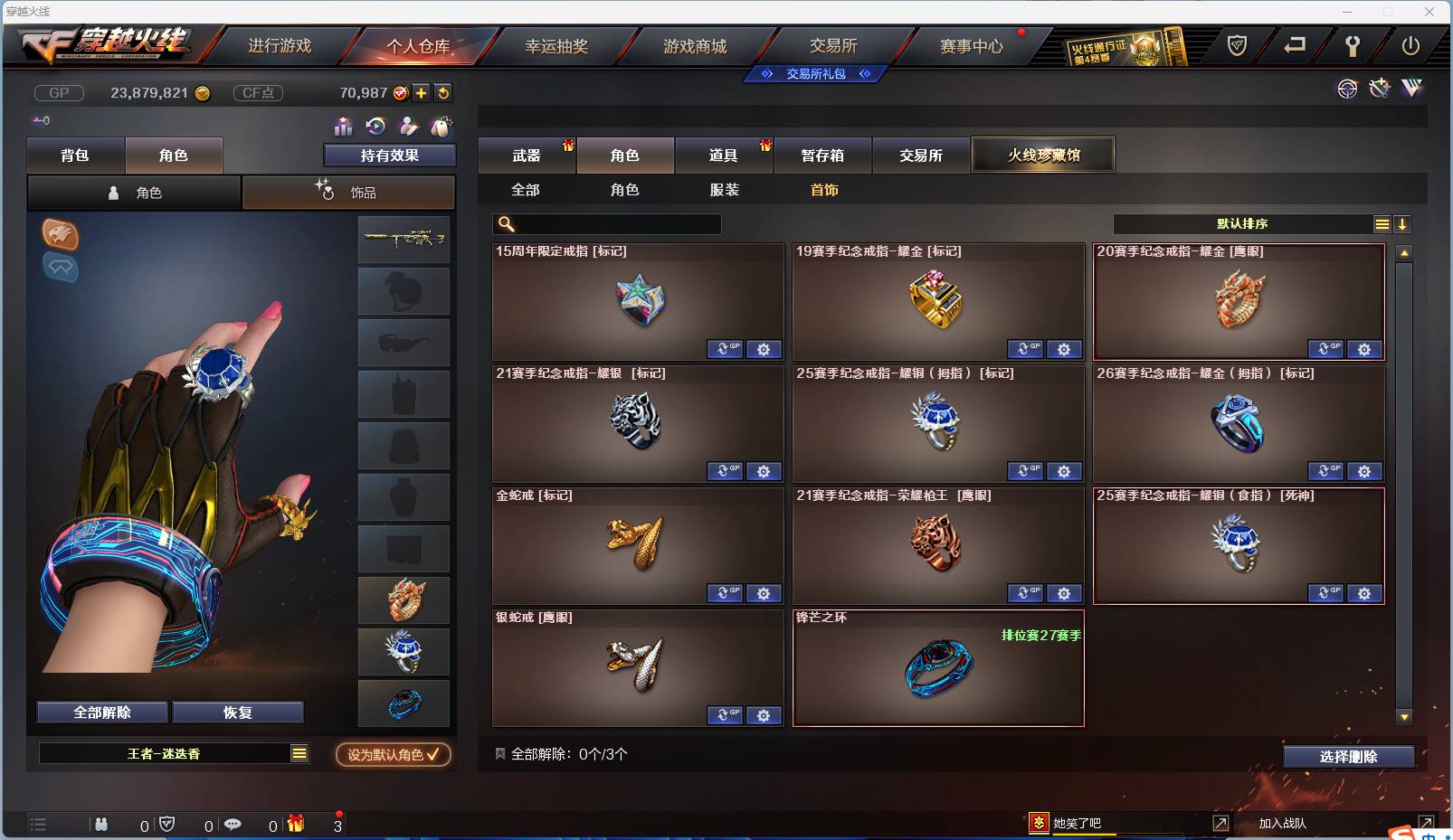Expand the 王者-迷迭香 character selector list
Viewport: 1453px width, 840px height.
click(x=299, y=753)
